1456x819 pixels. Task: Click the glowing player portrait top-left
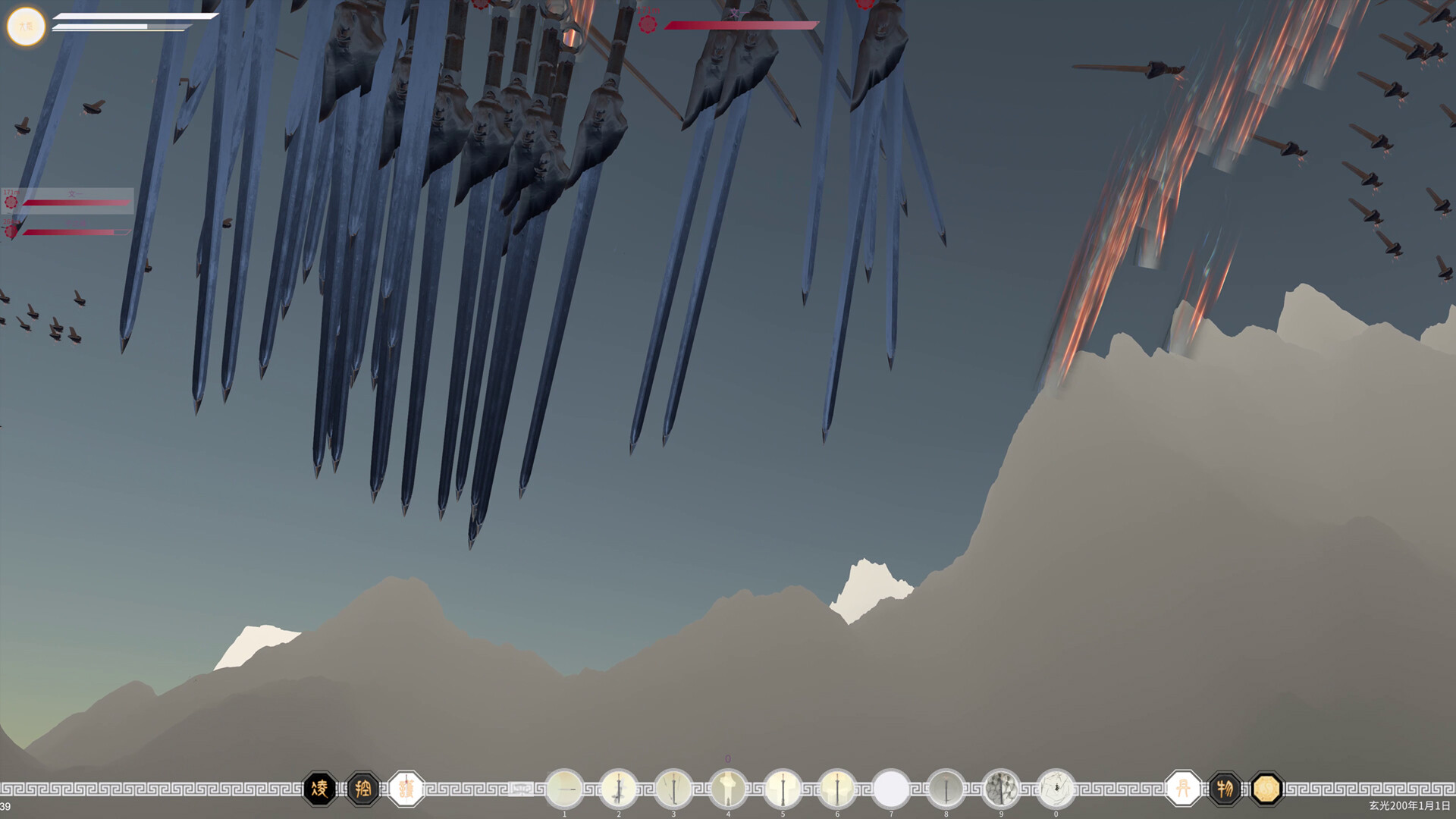coord(27,26)
